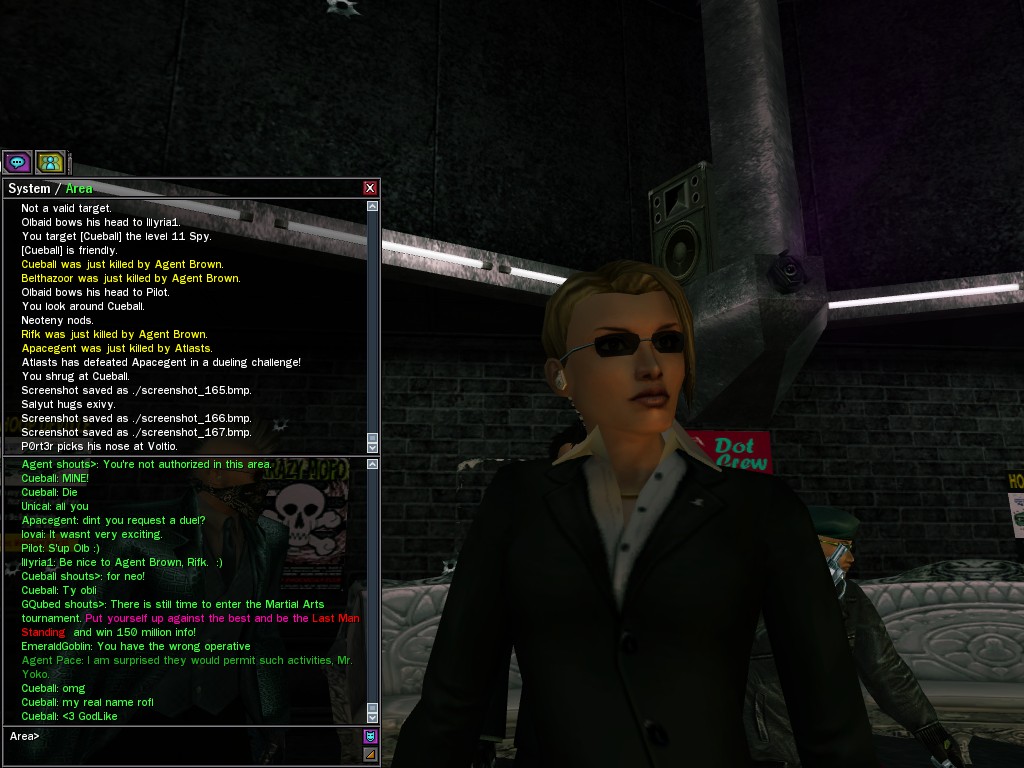
Task: Open the yellow social group icon
Action: point(50,162)
